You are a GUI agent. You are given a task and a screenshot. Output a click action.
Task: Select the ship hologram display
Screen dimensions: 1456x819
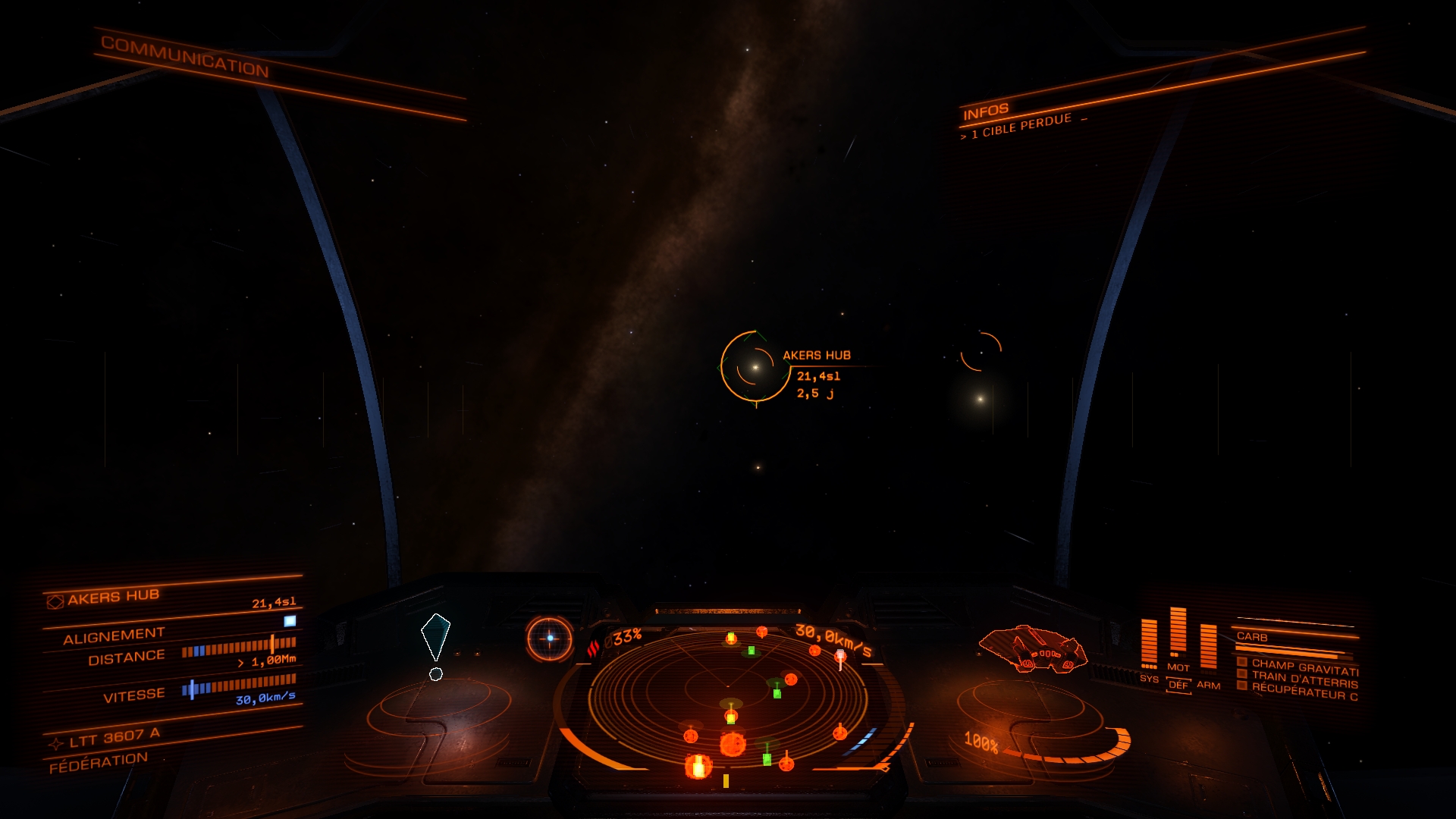click(1032, 649)
